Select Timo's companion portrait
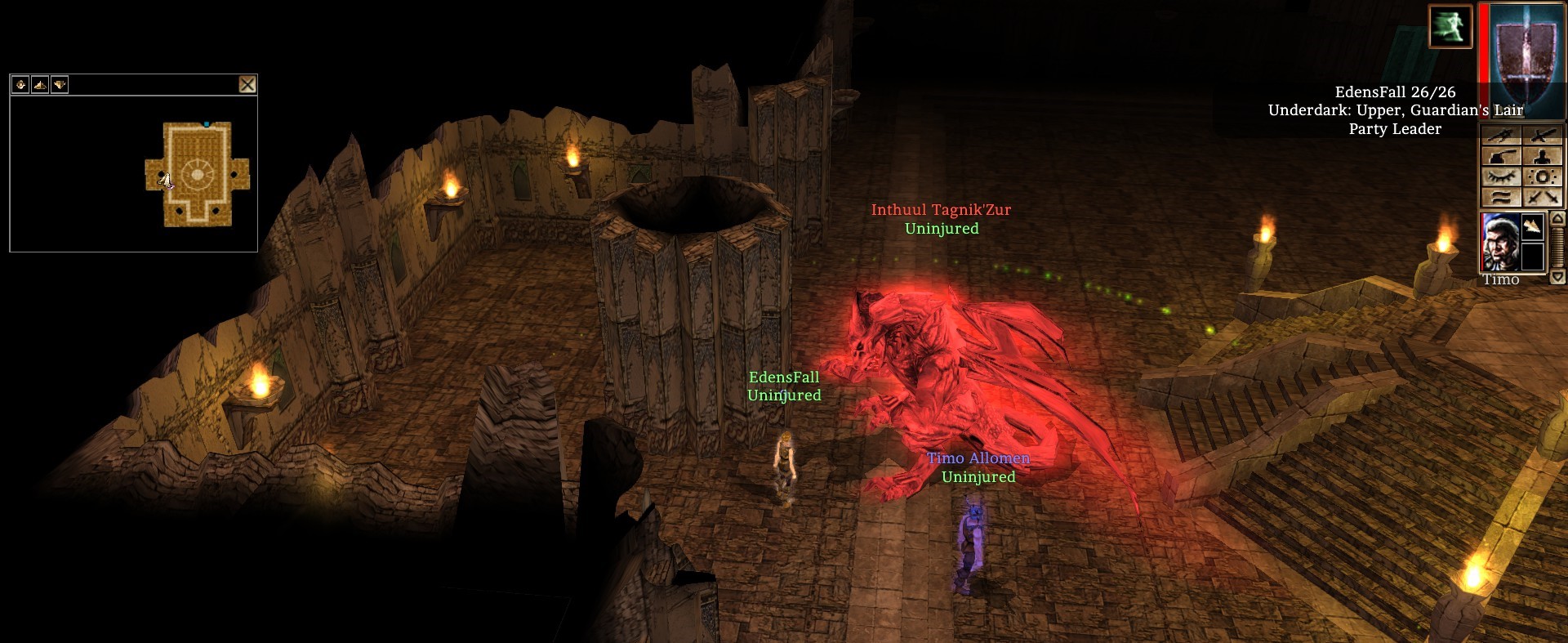This screenshot has height=643, width=1568. [x=1500, y=243]
